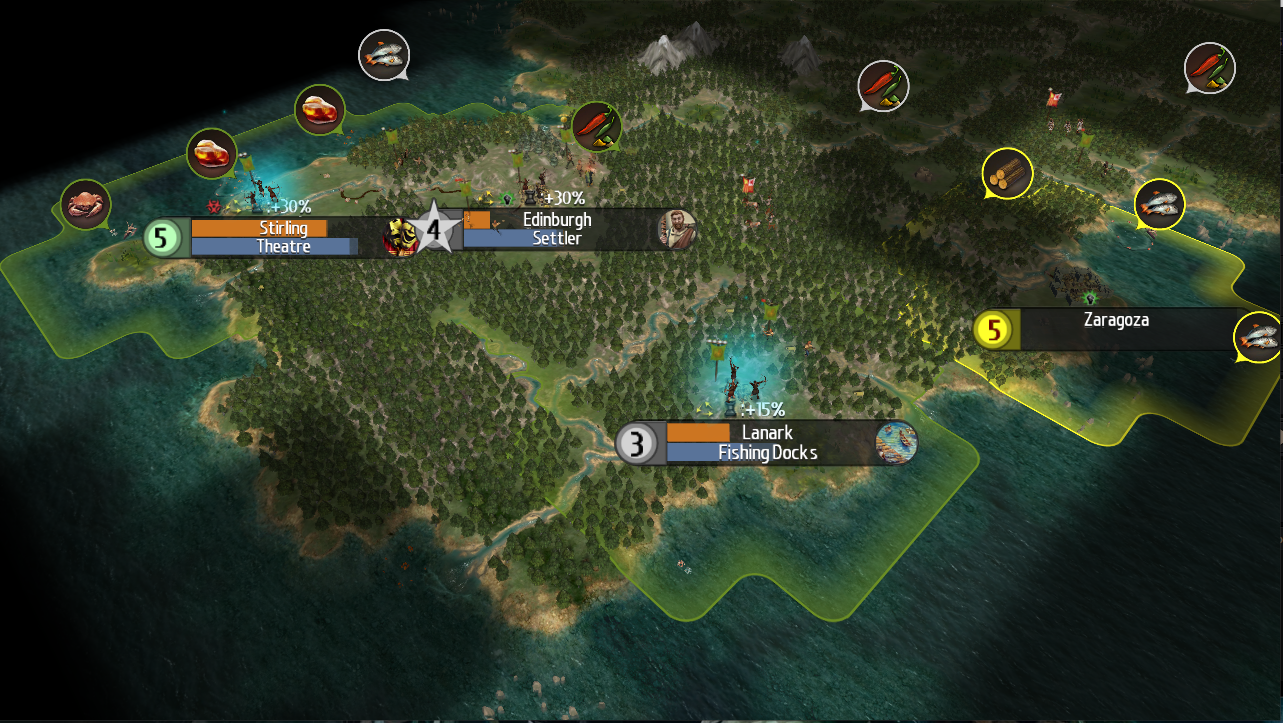Image resolution: width=1283 pixels, height=723 pixels.
Task: Click the white-bordered fish resource icon
Action: pyautogui.click(x=384, y=54)
